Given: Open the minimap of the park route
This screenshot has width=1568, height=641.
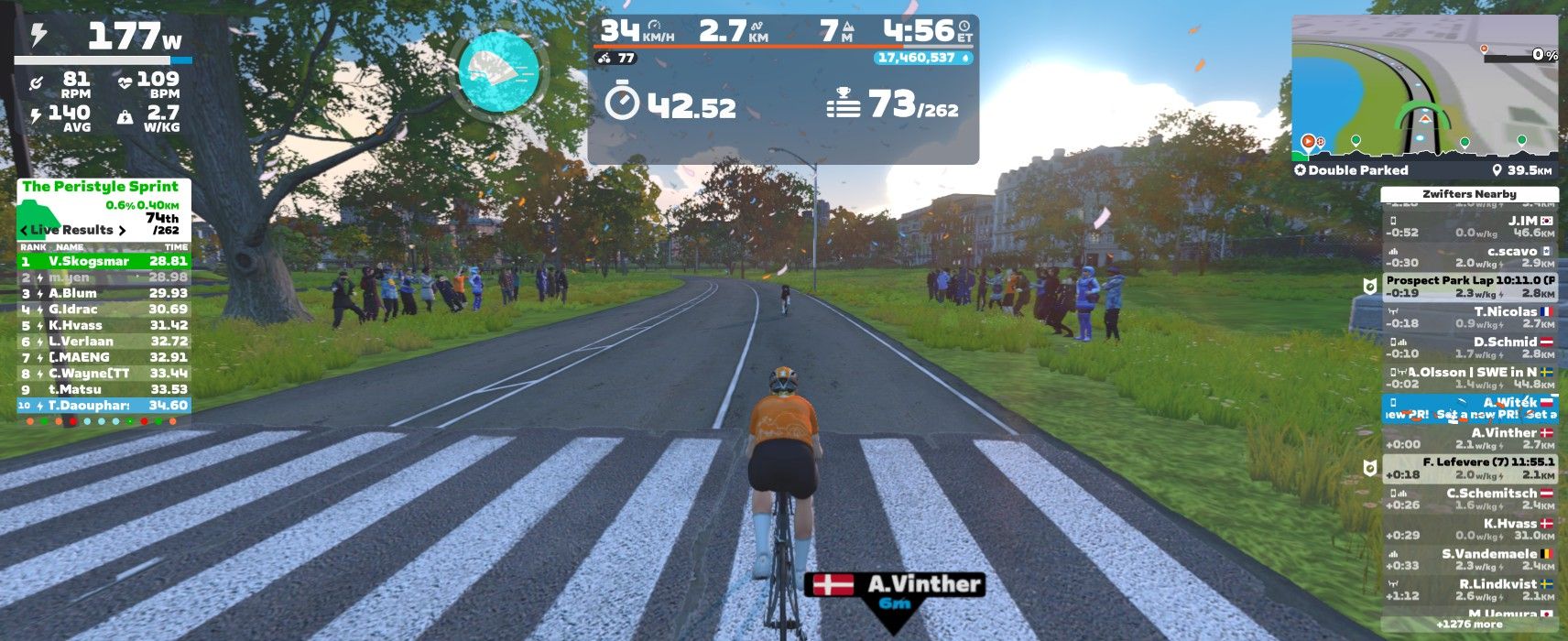Looking at the screenshot, I should tap(1424, 87).
